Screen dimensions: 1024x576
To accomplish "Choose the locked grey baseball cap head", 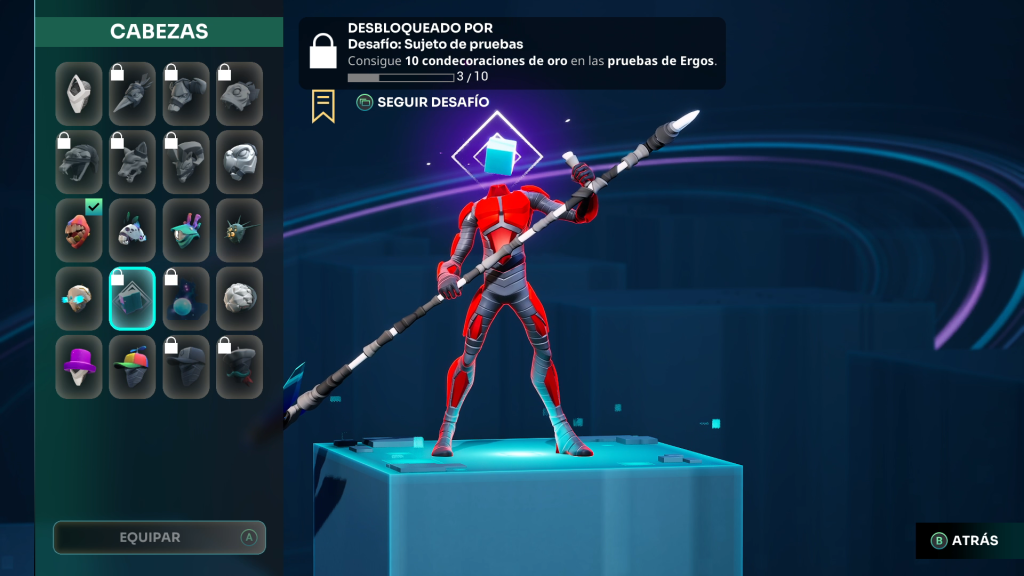I will click(x=186, y=366).
